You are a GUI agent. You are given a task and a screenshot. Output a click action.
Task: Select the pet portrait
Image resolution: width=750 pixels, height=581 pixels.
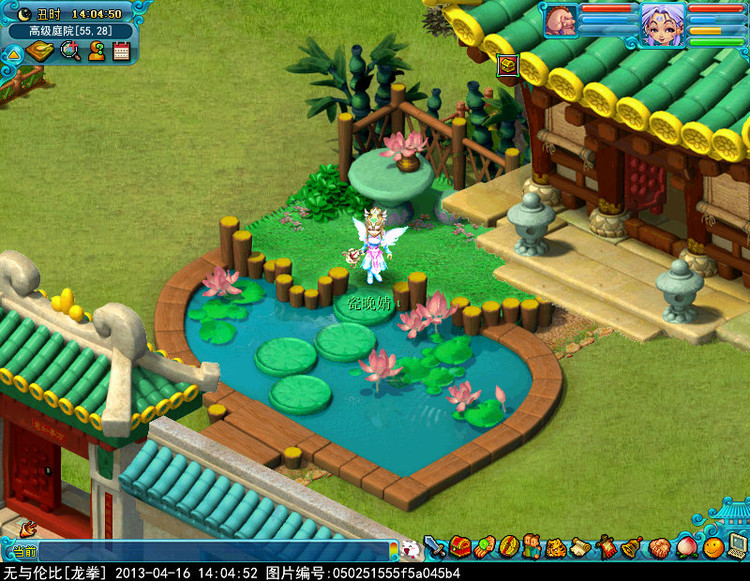[560, 21]
